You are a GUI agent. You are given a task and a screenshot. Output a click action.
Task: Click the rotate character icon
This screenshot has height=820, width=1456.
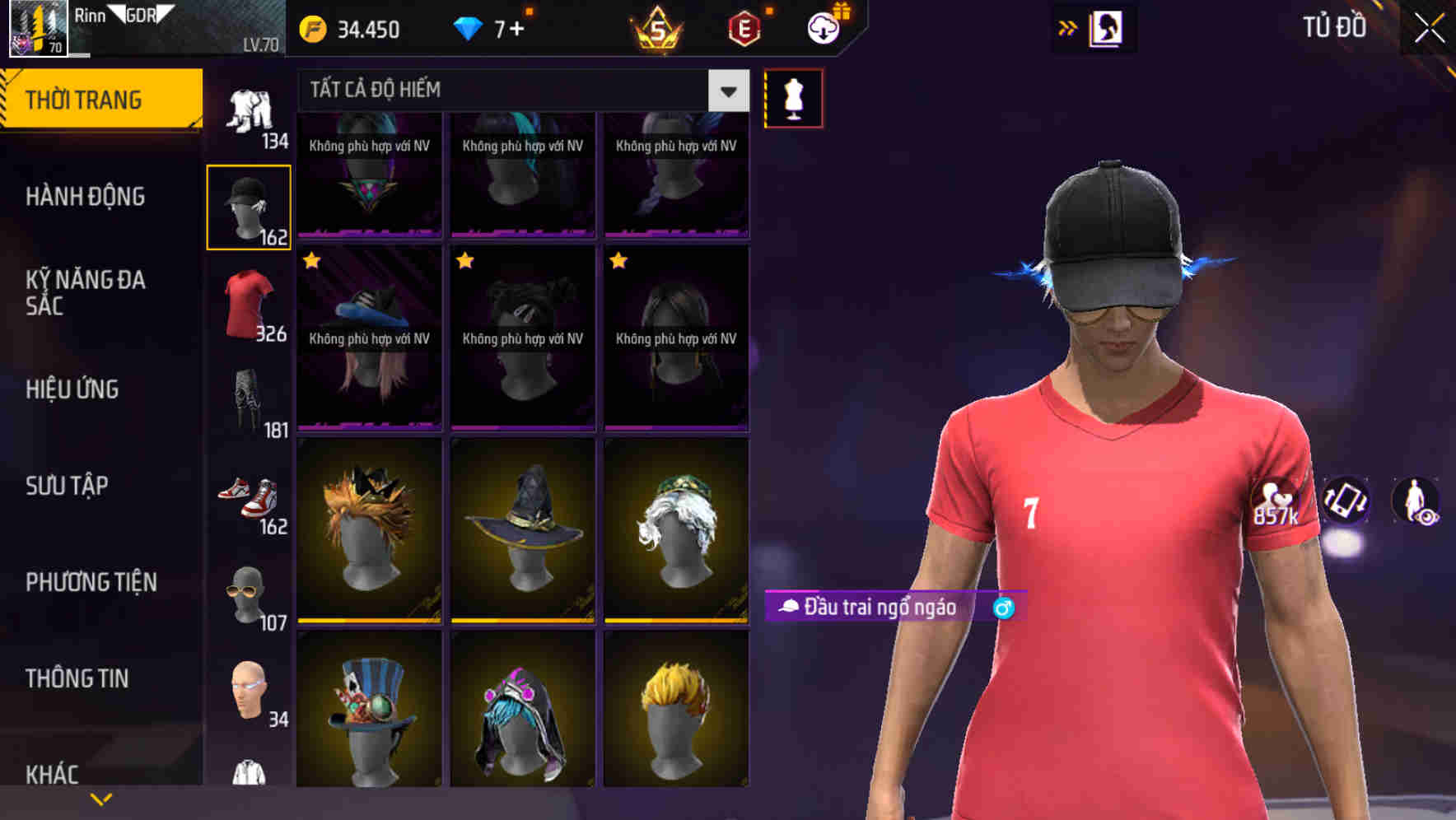[1346, 501]
